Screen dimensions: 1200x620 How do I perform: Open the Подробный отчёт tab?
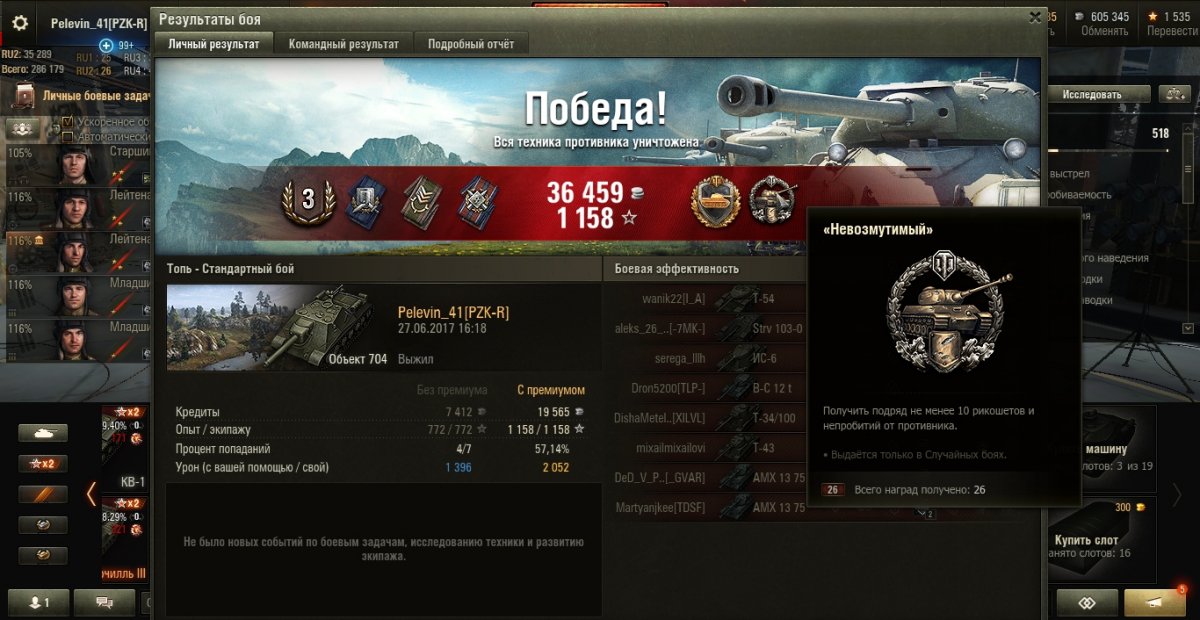coord(471,44)
